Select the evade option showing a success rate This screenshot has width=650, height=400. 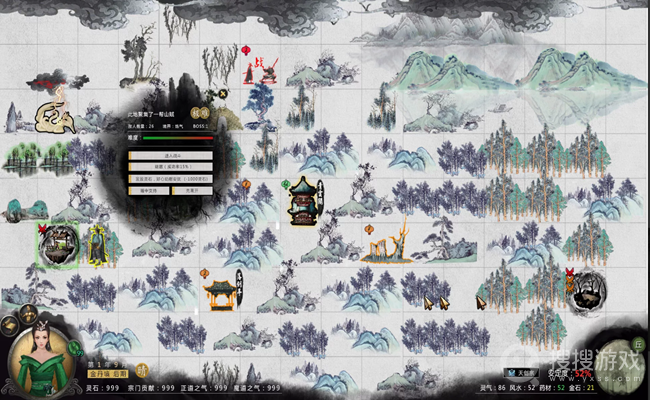[x=169, y=166]
